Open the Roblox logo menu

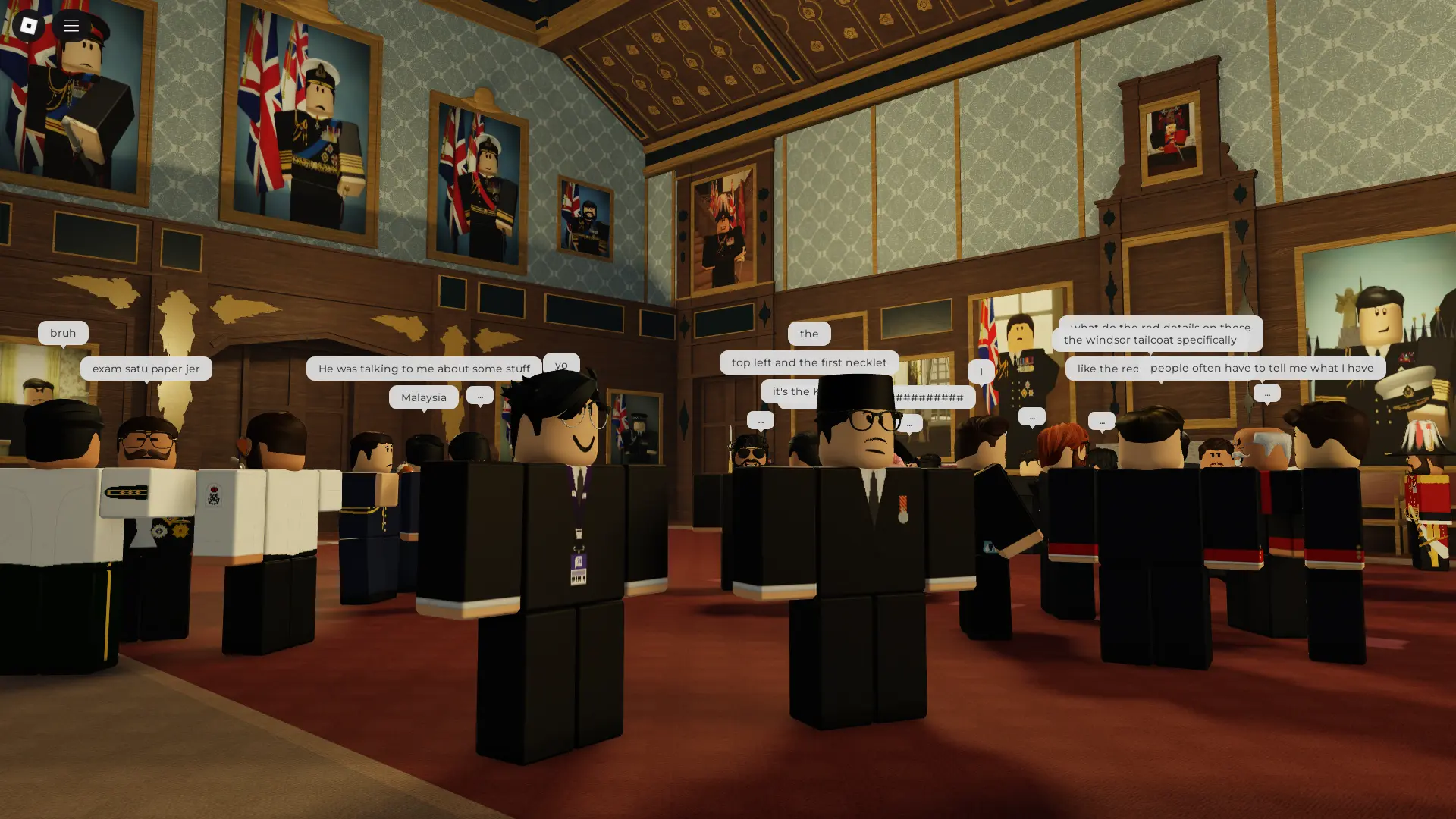click(28, 26)
